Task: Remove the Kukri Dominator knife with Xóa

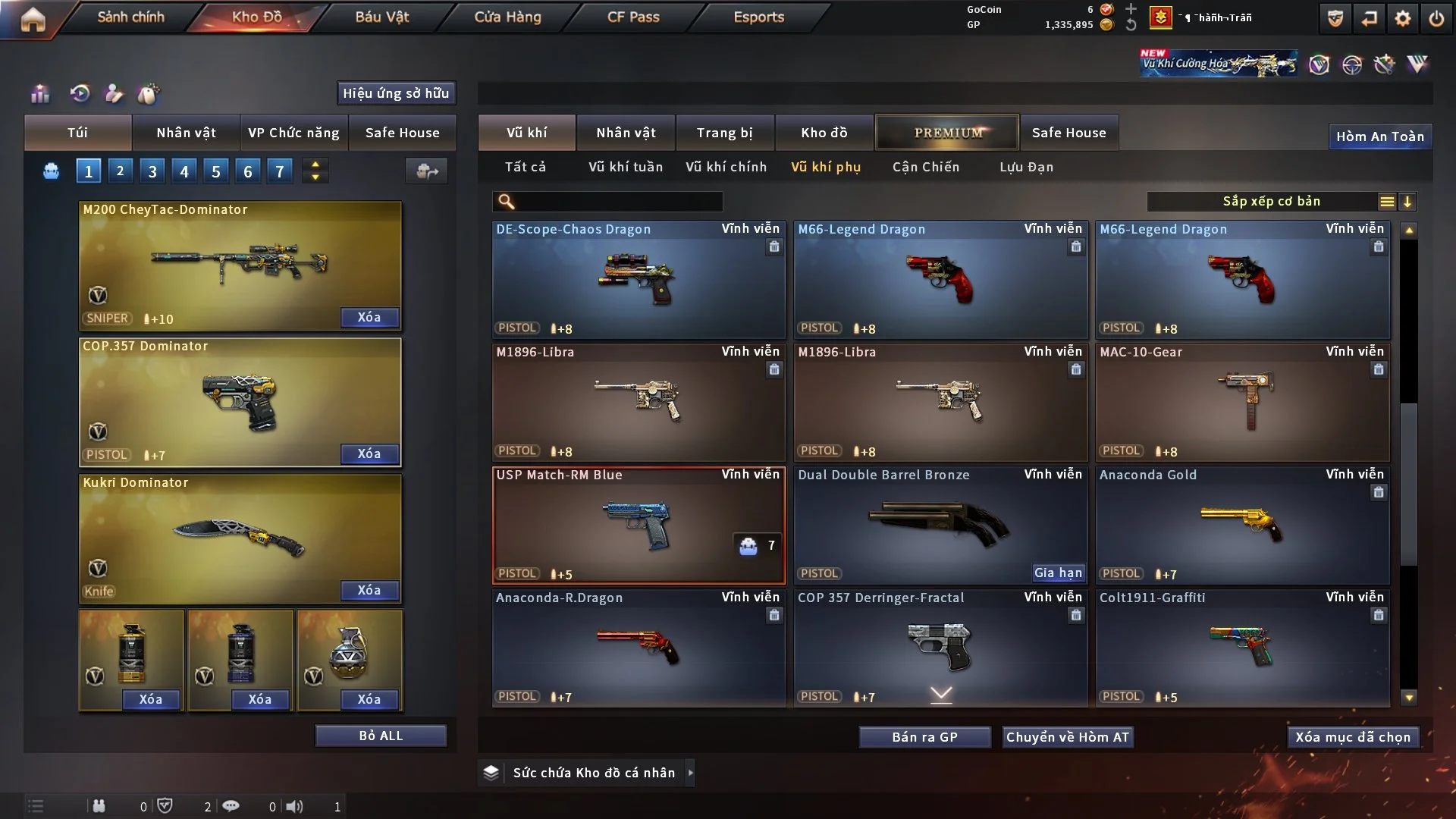Action: [369, 590]
